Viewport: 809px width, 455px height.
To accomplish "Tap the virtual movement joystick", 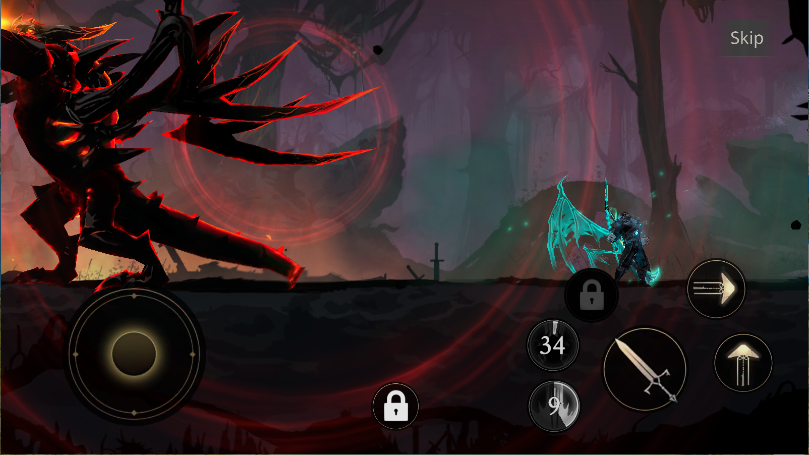I will pos(134,353).
